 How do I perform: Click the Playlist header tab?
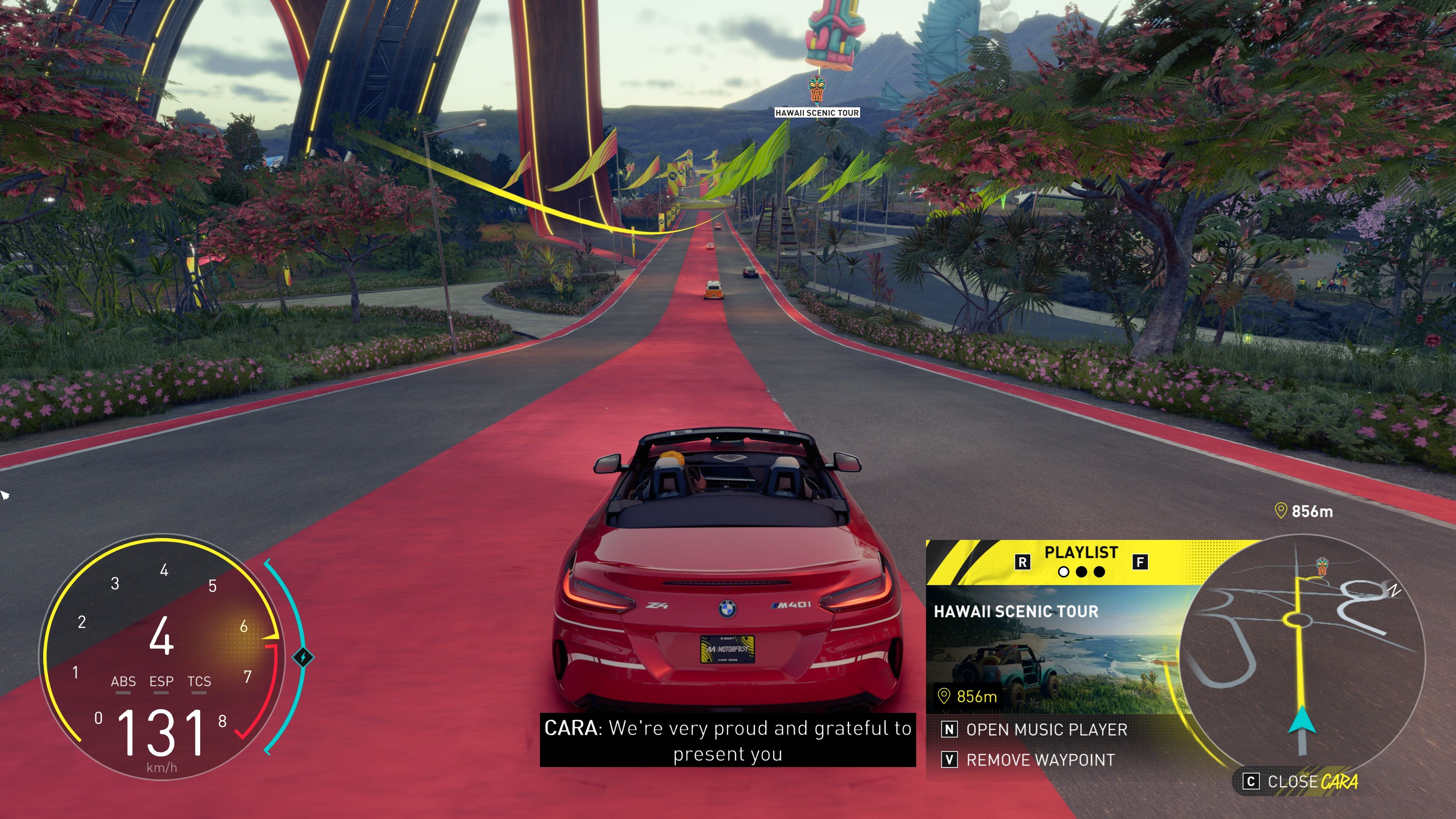click(1081, 552)
